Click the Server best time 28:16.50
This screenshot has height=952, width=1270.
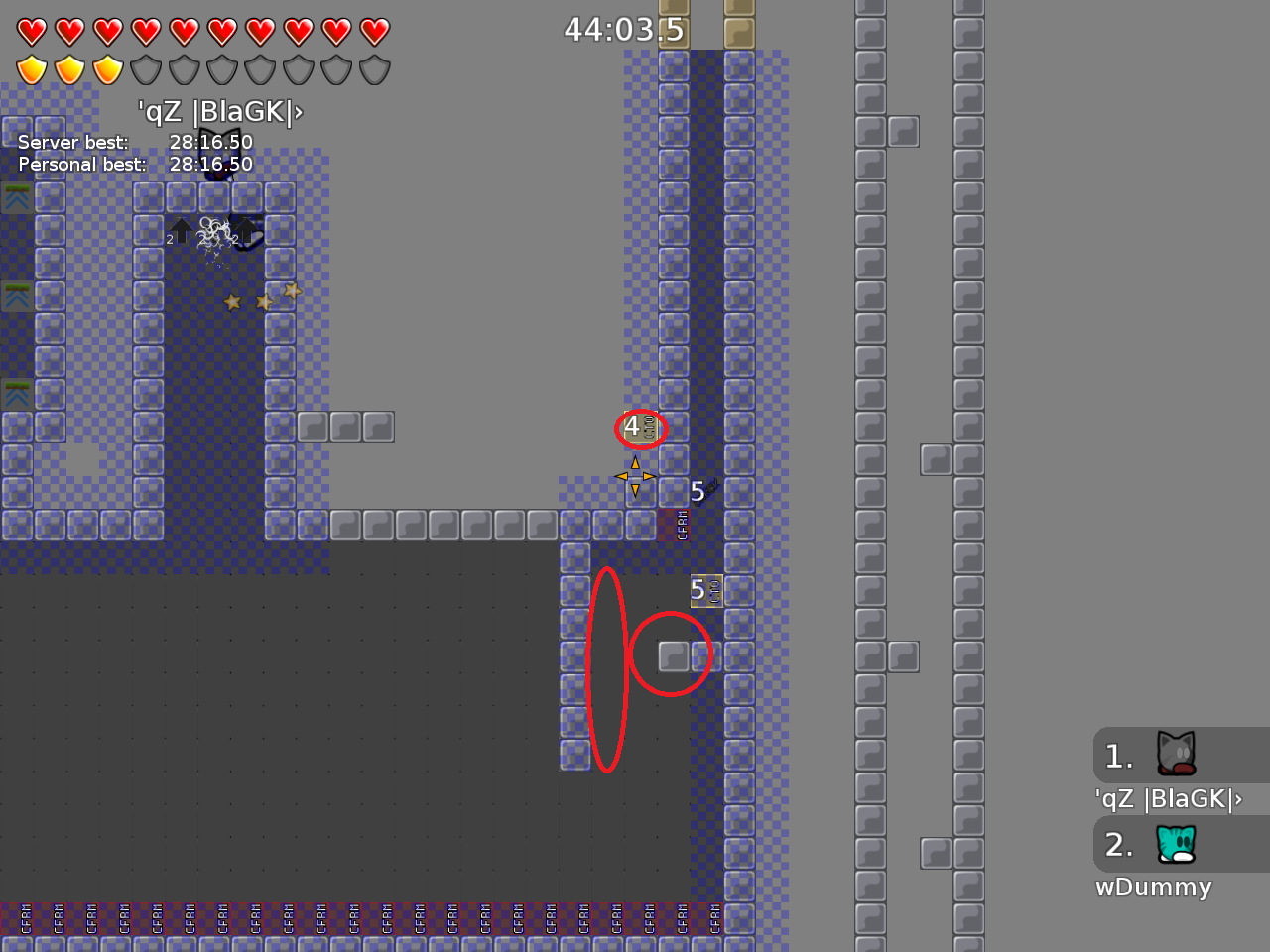coord(210,142)
